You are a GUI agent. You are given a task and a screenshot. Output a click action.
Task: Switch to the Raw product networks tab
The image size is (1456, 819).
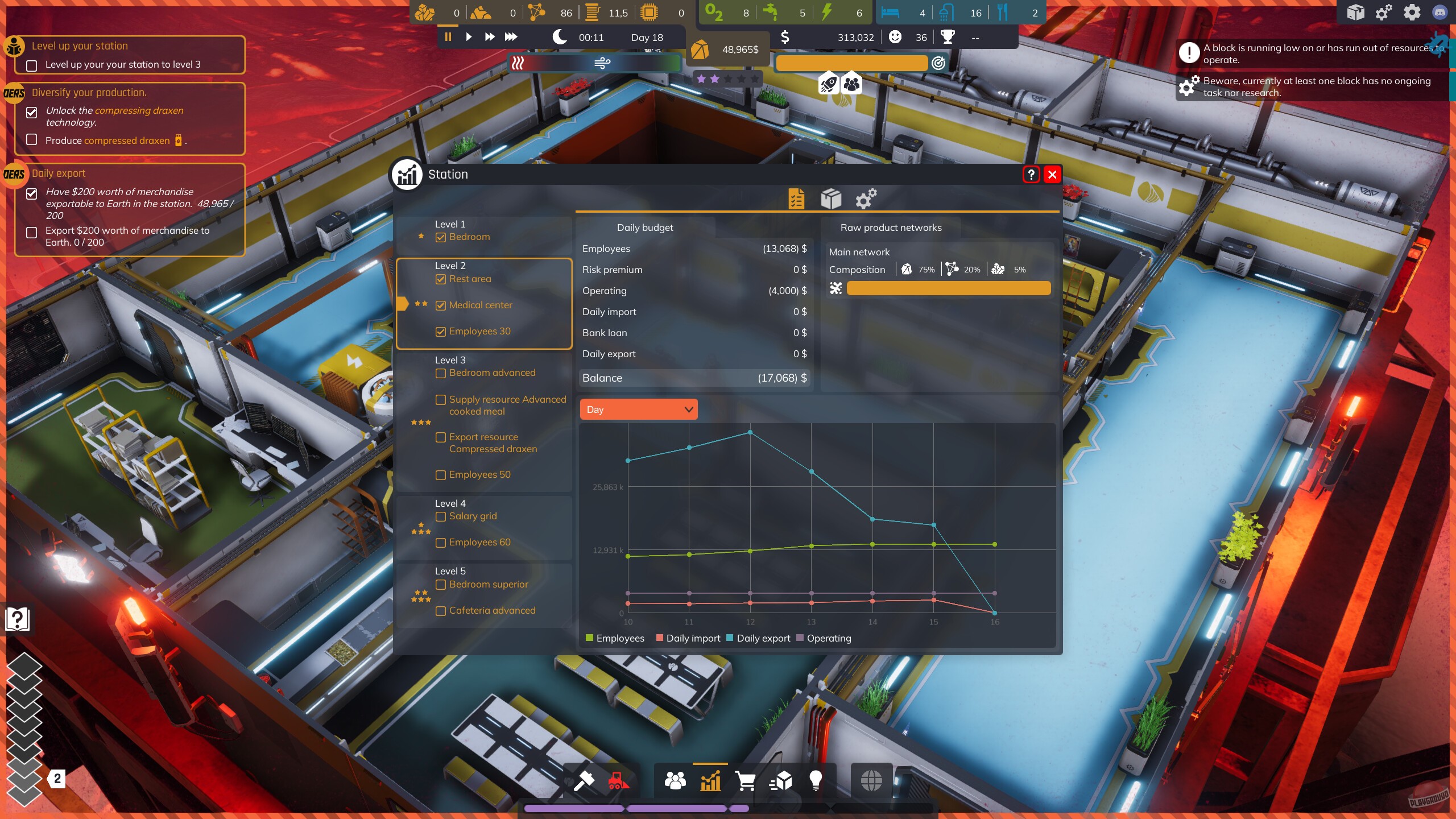891,227
